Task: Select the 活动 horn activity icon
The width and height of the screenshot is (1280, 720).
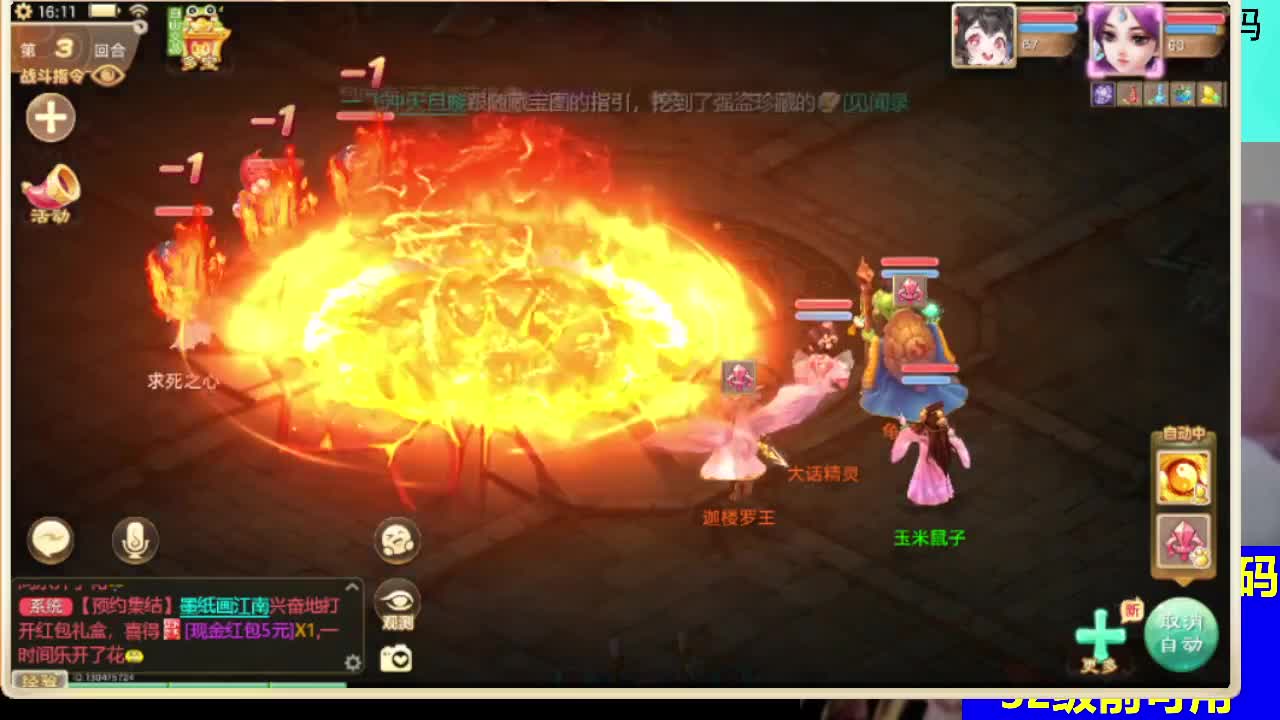Action: (50, 190)
